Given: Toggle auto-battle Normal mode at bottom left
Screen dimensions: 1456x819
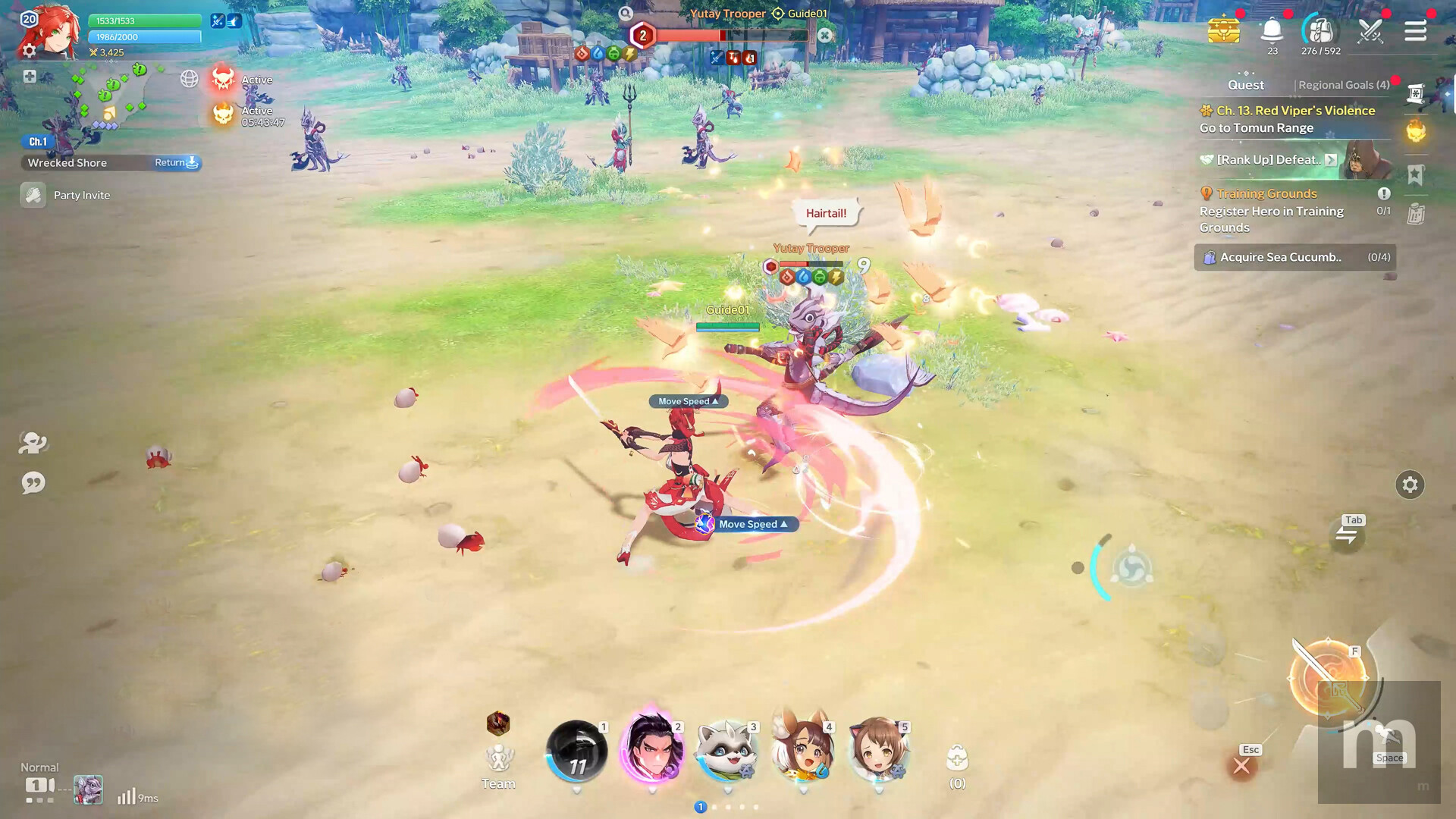Looking at the screenshot, I should (39, 767).
